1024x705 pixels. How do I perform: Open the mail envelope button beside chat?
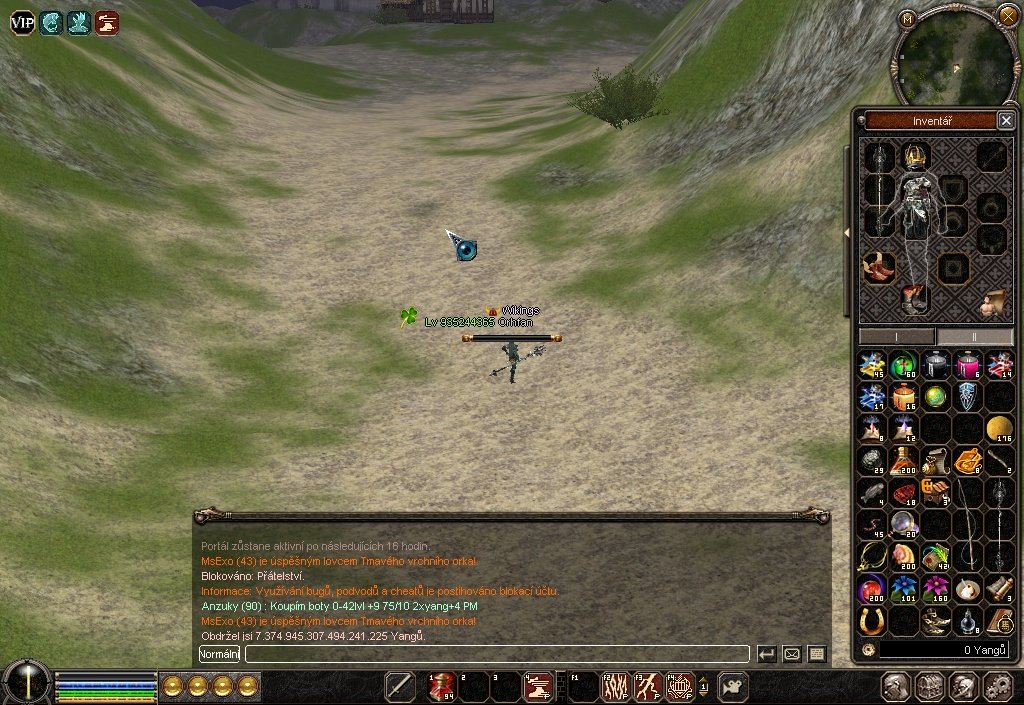(792, 654)
